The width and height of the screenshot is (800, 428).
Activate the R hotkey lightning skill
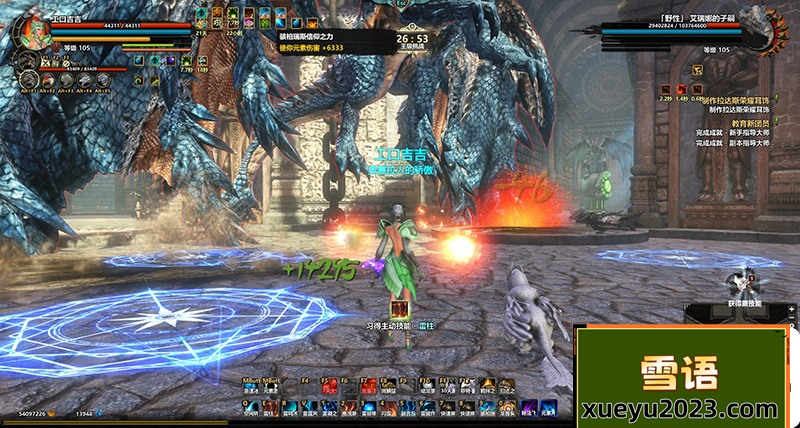[x=290, y=406]
